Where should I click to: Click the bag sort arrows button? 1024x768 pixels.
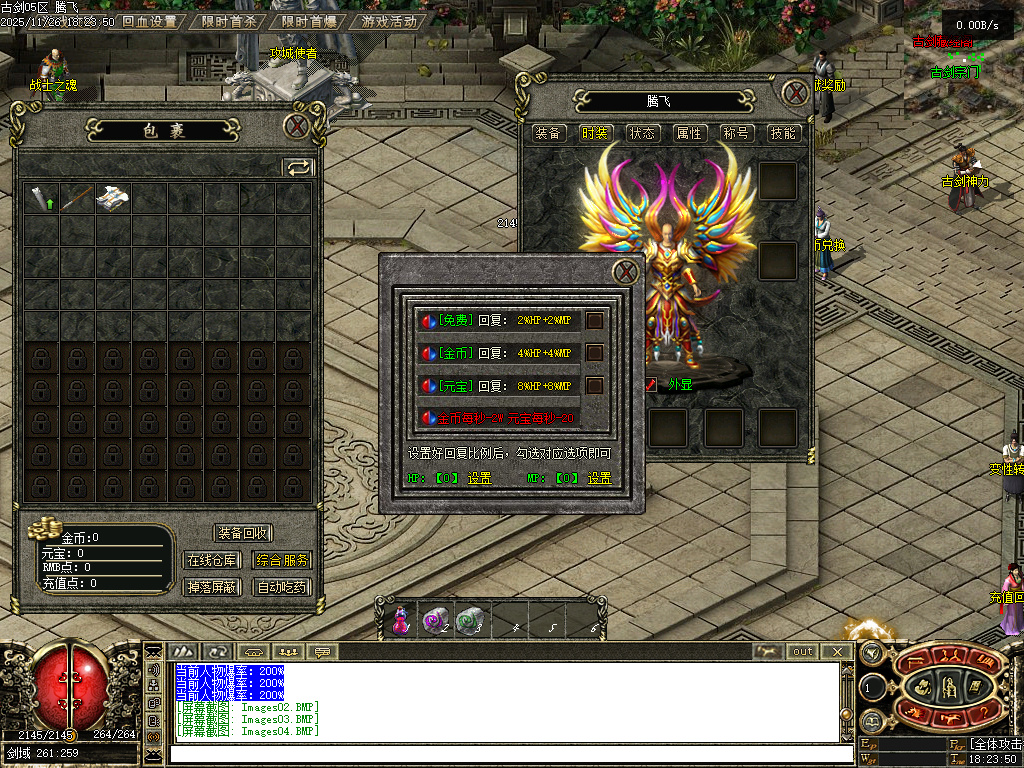point(298,167)
